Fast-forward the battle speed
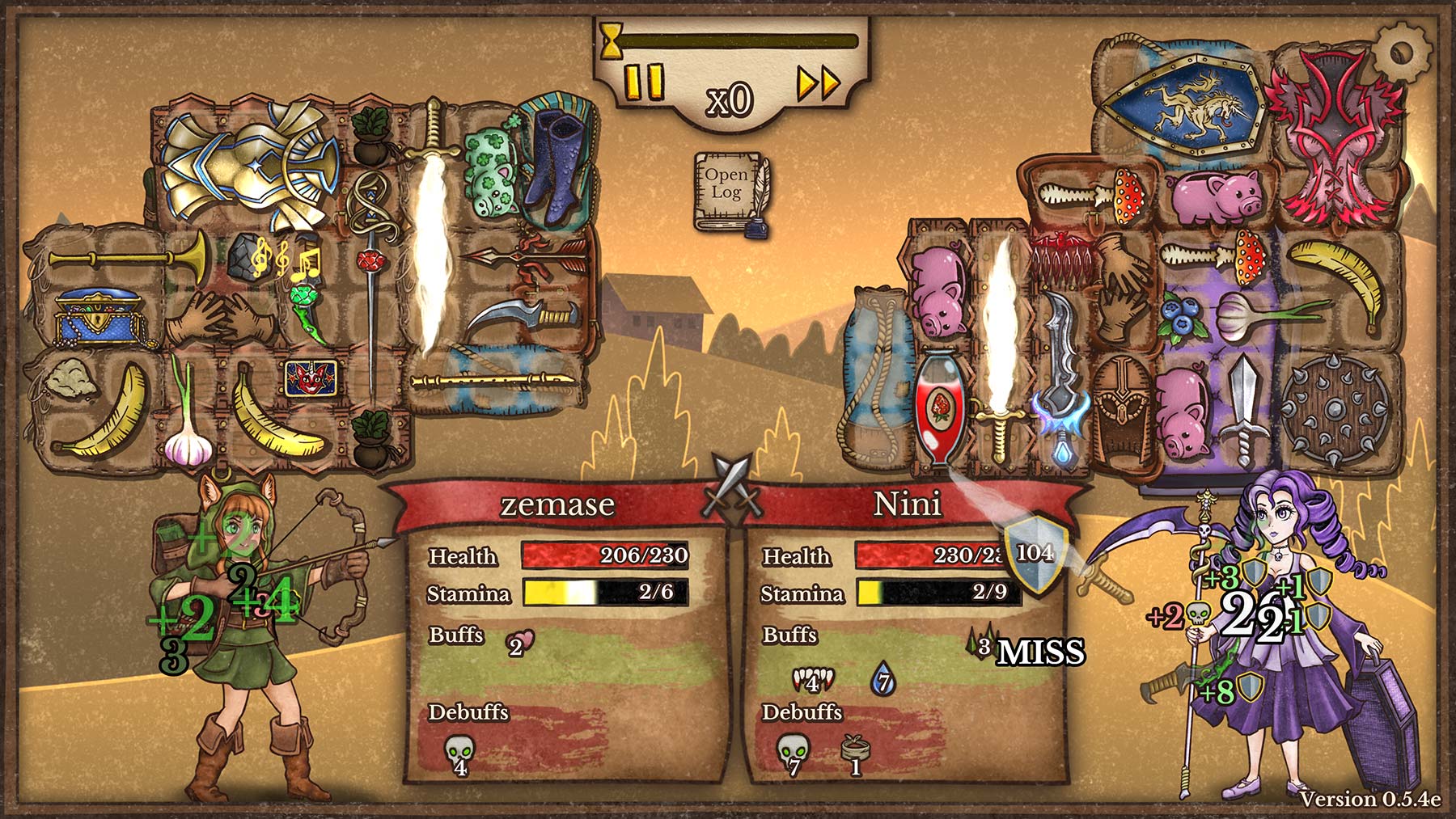The width and height of the screenshot is (1456, 819). click(x=818, y=82)
